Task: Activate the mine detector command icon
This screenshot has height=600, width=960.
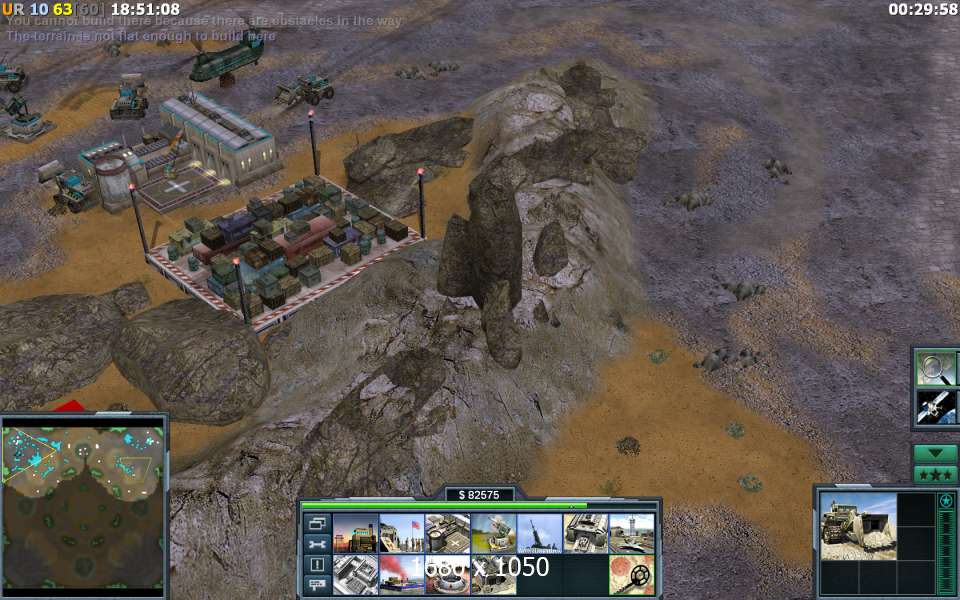Action: click(631, 575)
